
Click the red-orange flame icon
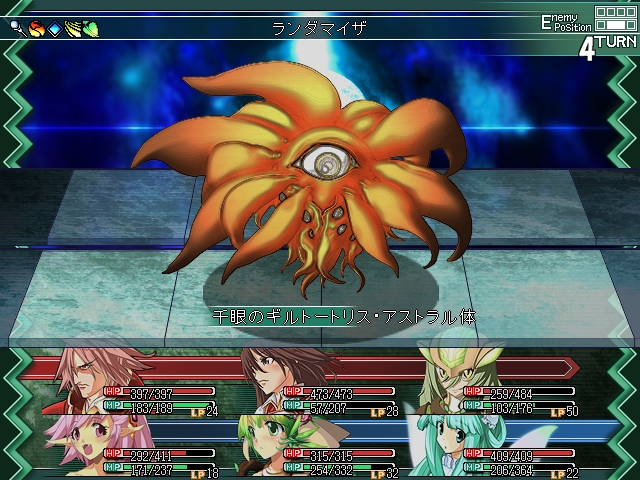coord(36,28)
